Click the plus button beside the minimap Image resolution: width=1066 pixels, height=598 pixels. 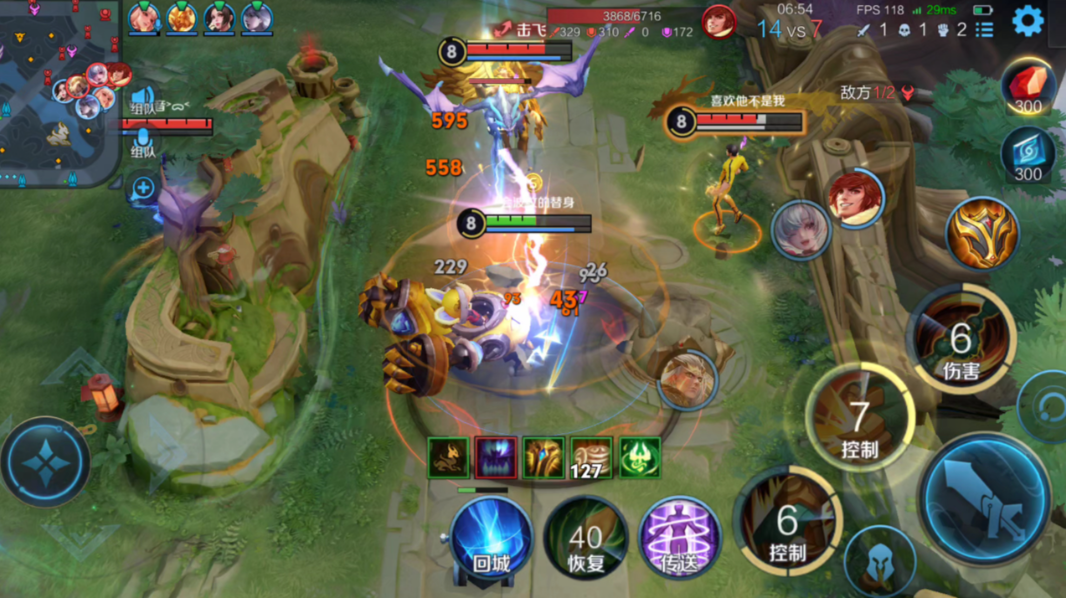143,188
